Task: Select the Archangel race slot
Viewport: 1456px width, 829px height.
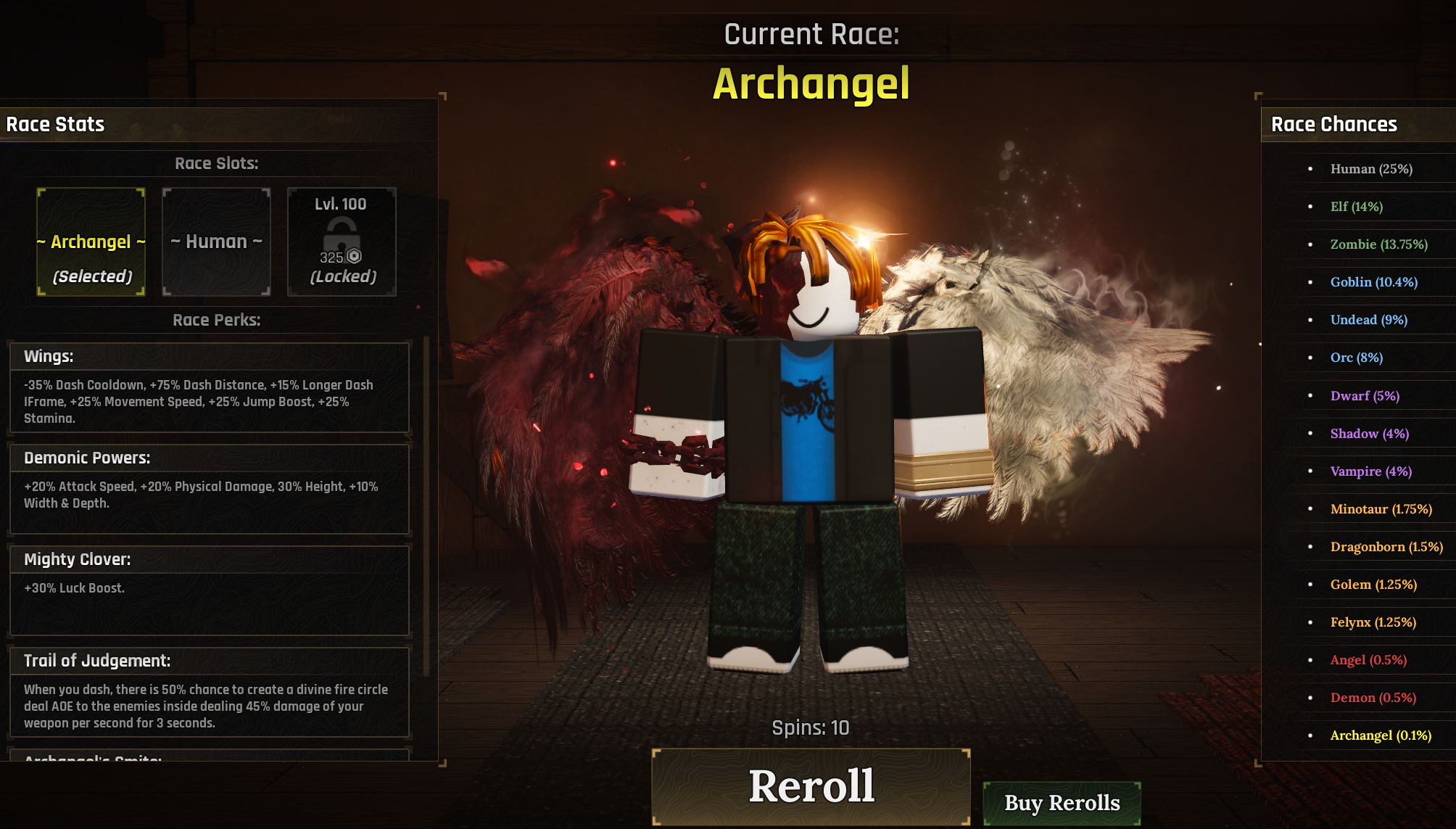Action: point(91,242)
